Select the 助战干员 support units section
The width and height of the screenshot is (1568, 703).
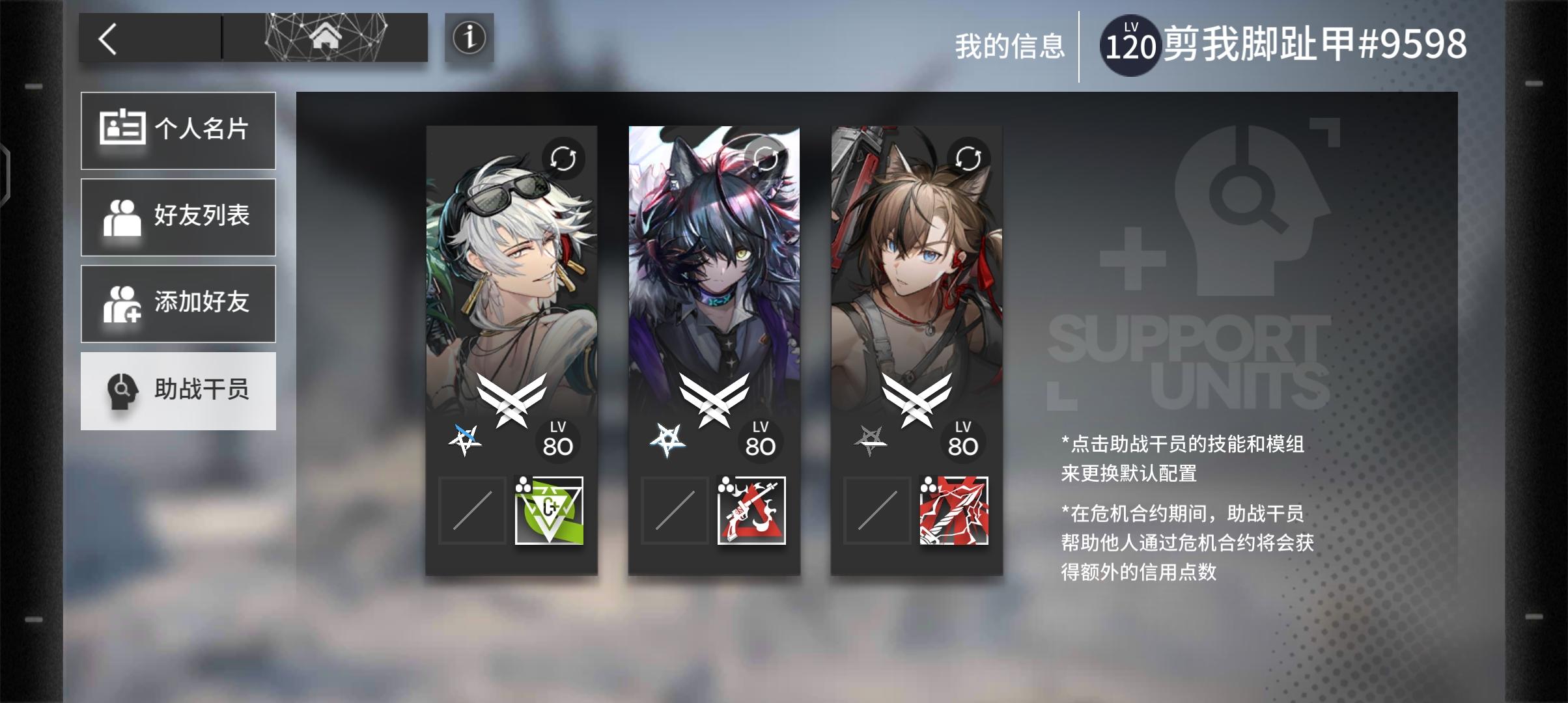point(178,391)
